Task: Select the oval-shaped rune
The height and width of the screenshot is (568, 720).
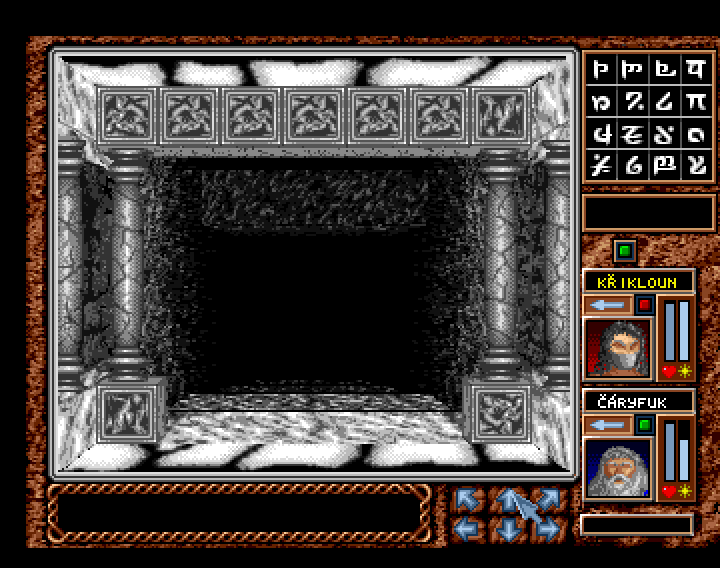Action: point(693,132)
